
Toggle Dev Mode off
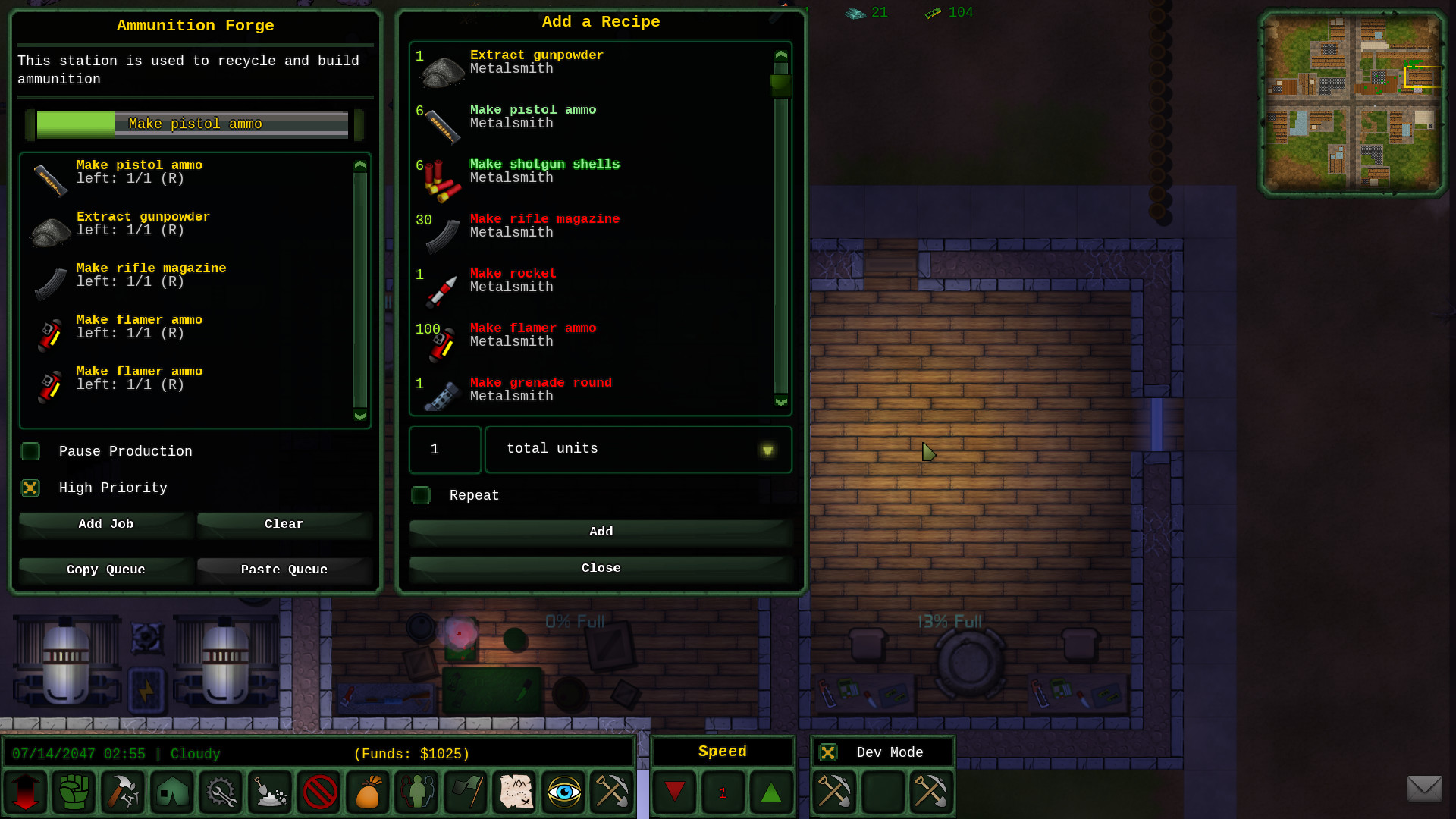tap(827, 752)
